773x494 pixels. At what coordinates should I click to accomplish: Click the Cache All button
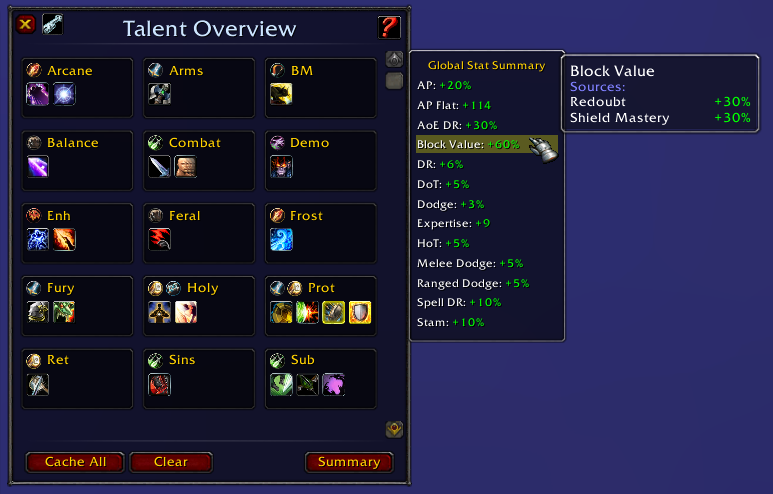[x=75, y=462]
